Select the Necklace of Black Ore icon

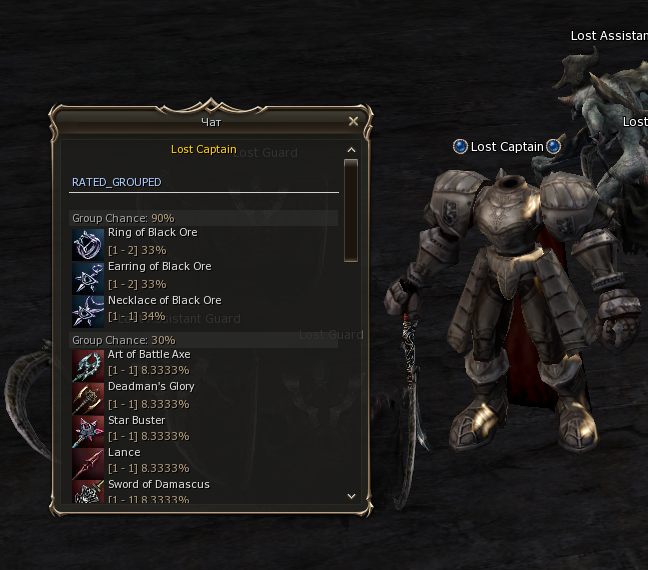point(88,311)
